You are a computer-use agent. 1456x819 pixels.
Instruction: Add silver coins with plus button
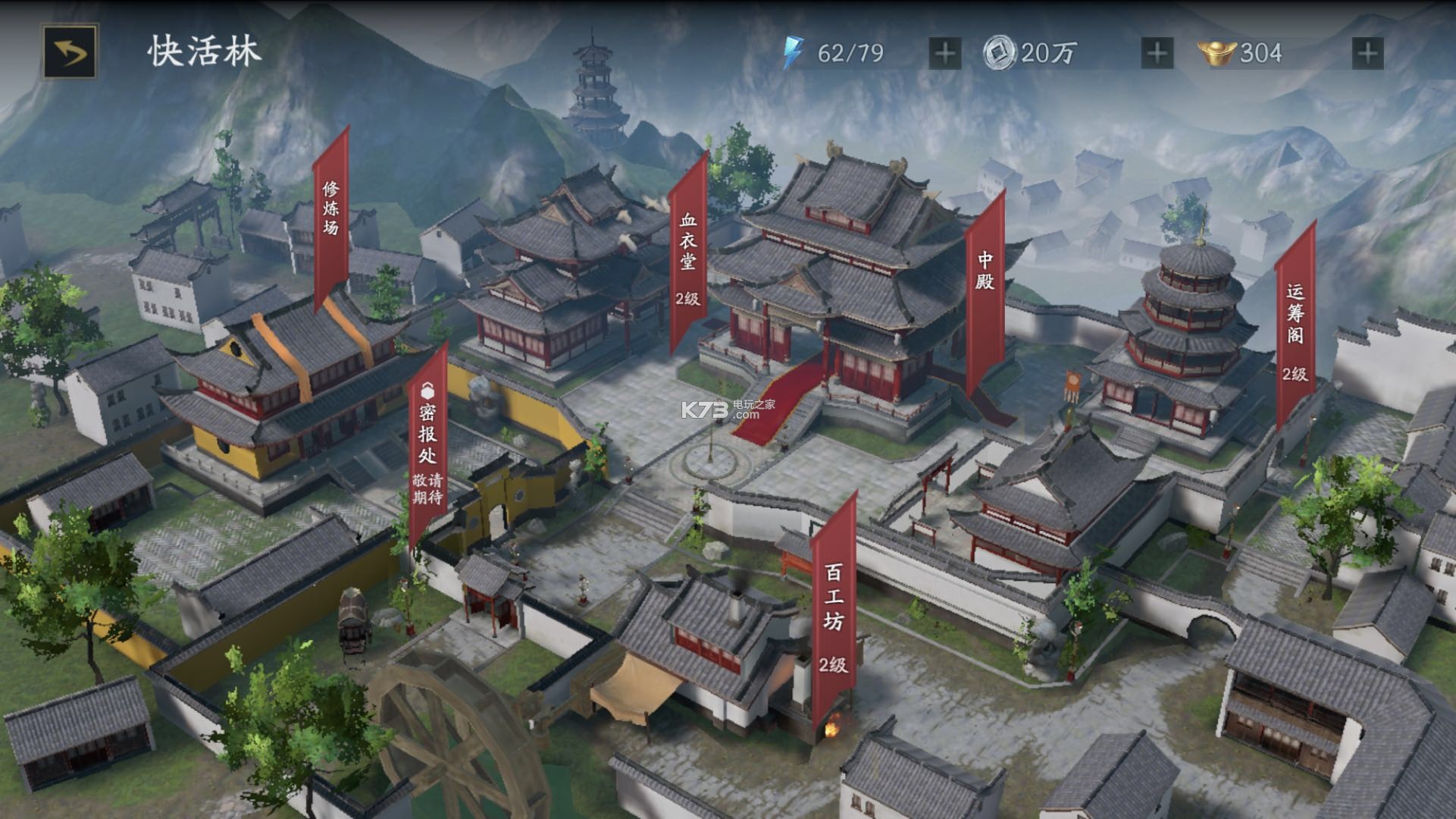1157,53
